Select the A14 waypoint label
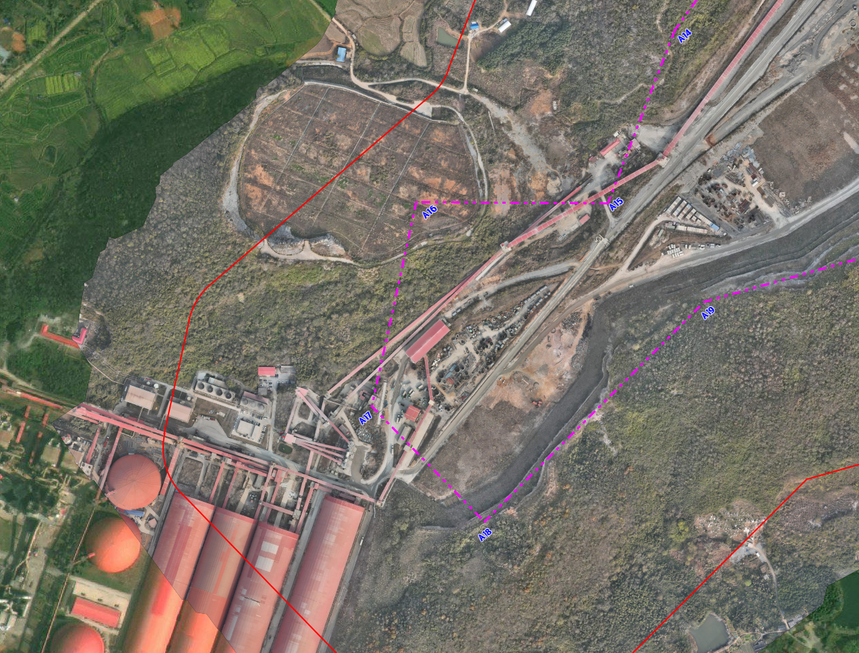The image size is (859, 653). click(x=684, y=35)
